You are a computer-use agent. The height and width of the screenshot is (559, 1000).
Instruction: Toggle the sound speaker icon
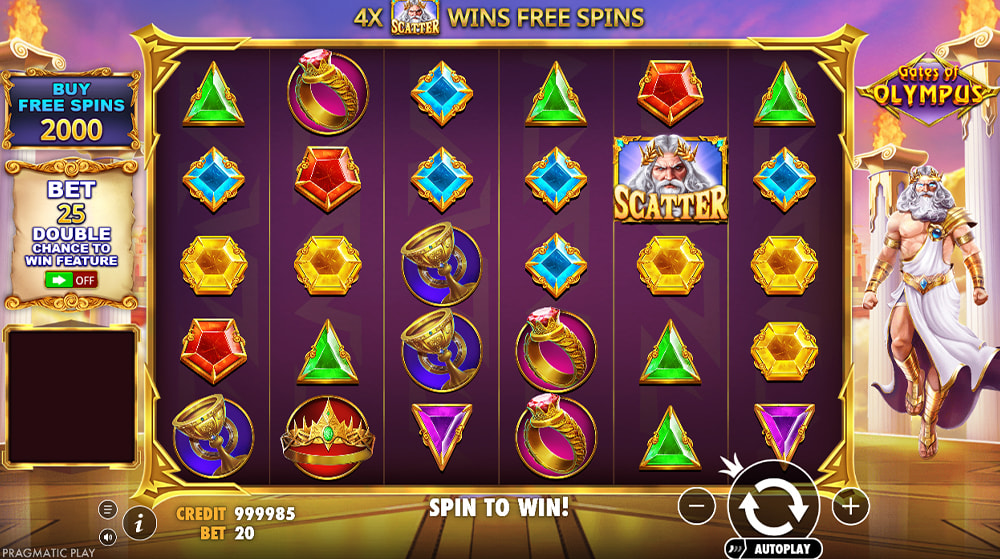pyautogui.click(x=108, y=537)
